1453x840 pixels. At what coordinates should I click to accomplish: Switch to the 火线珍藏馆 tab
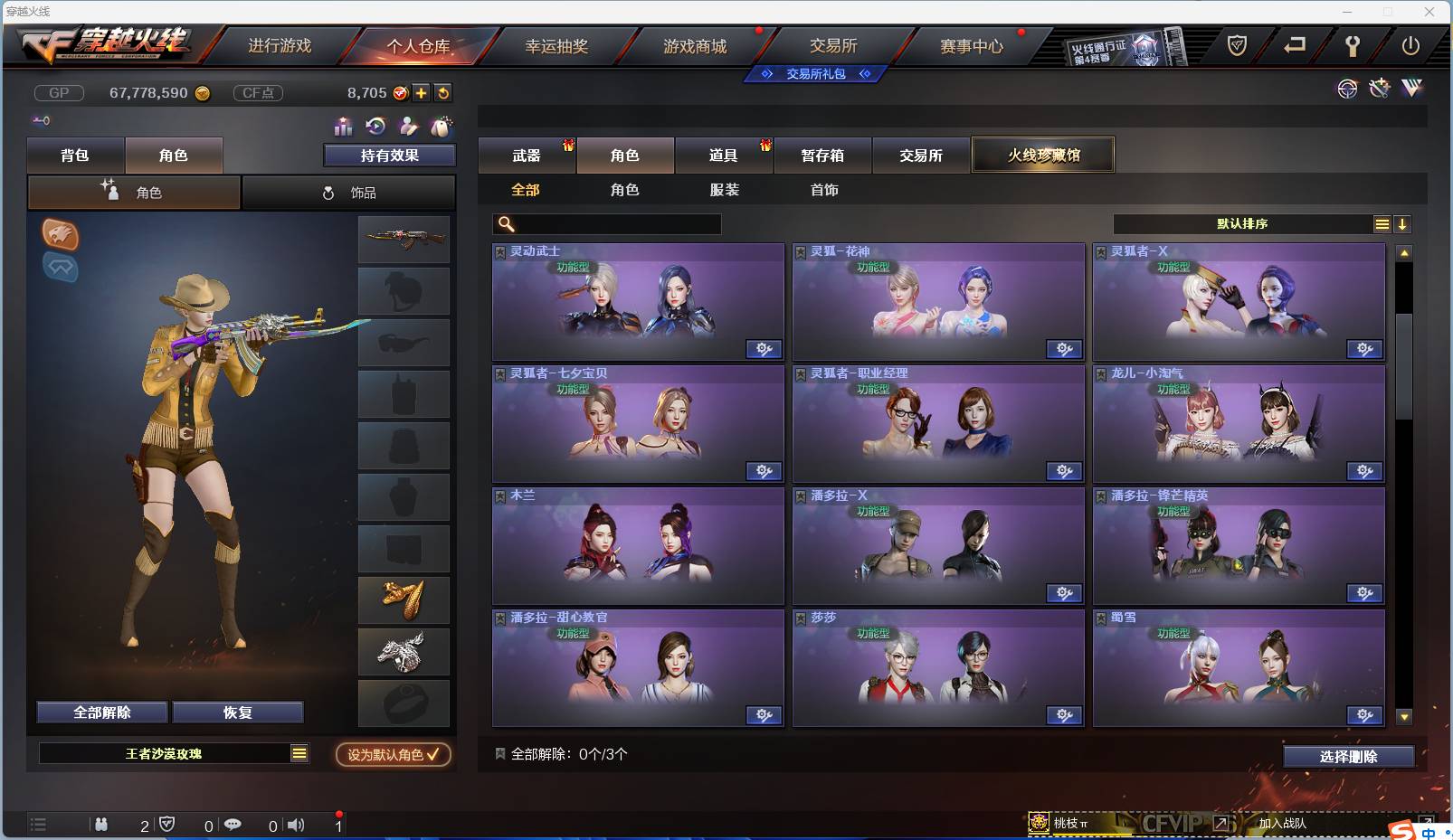click(1044, 155)
